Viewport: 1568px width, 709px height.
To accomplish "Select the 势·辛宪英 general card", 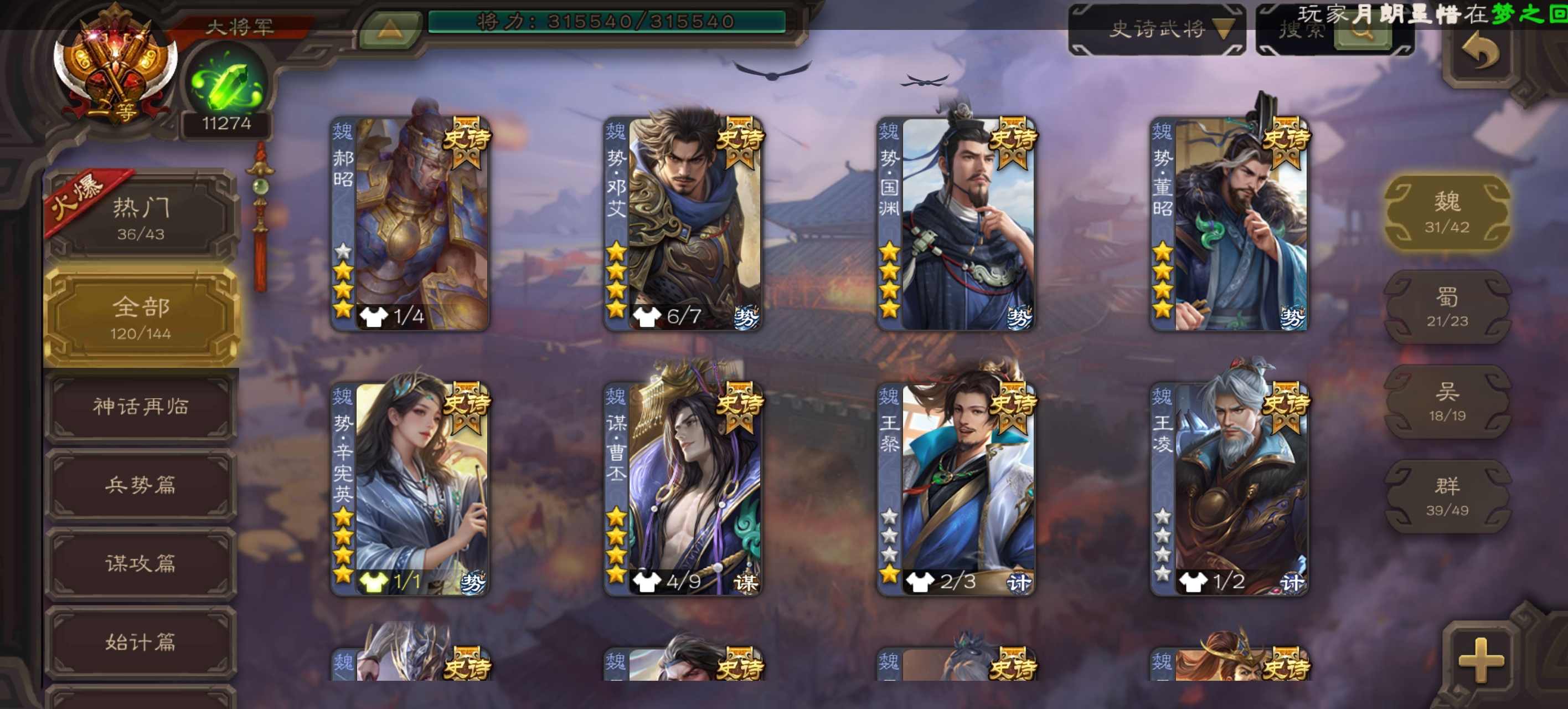I will (410, 489).
